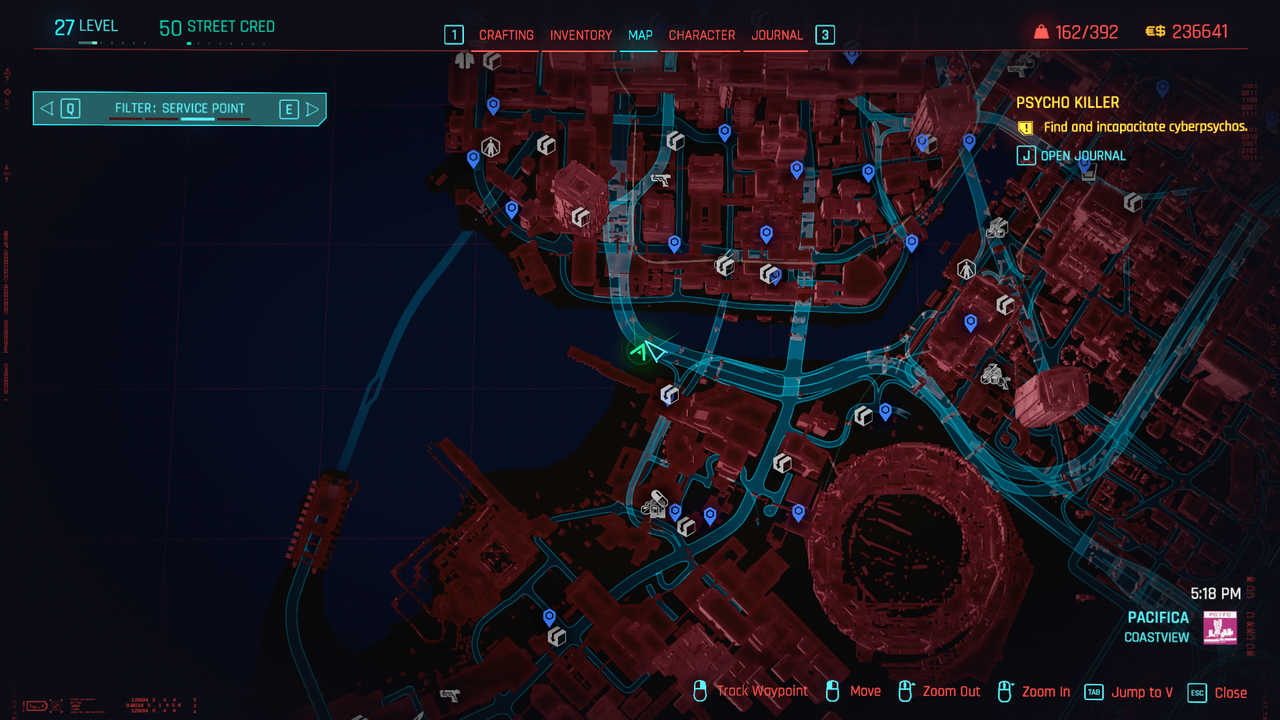Open the Character tab
1280x720 pixels.
701,35
